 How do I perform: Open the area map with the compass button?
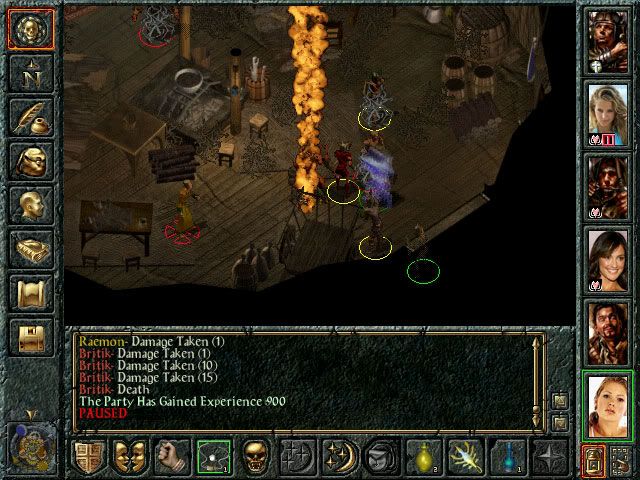pos(29,73)
